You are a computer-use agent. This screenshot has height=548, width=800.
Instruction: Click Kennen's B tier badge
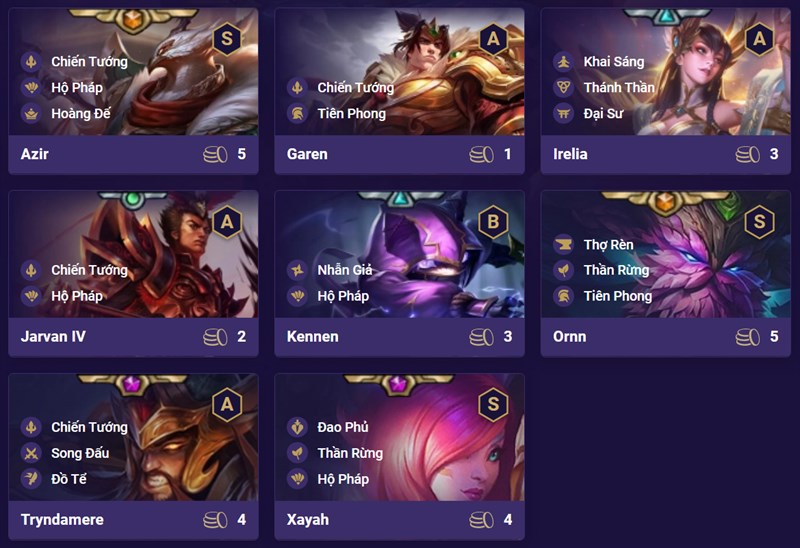[493, 221]
